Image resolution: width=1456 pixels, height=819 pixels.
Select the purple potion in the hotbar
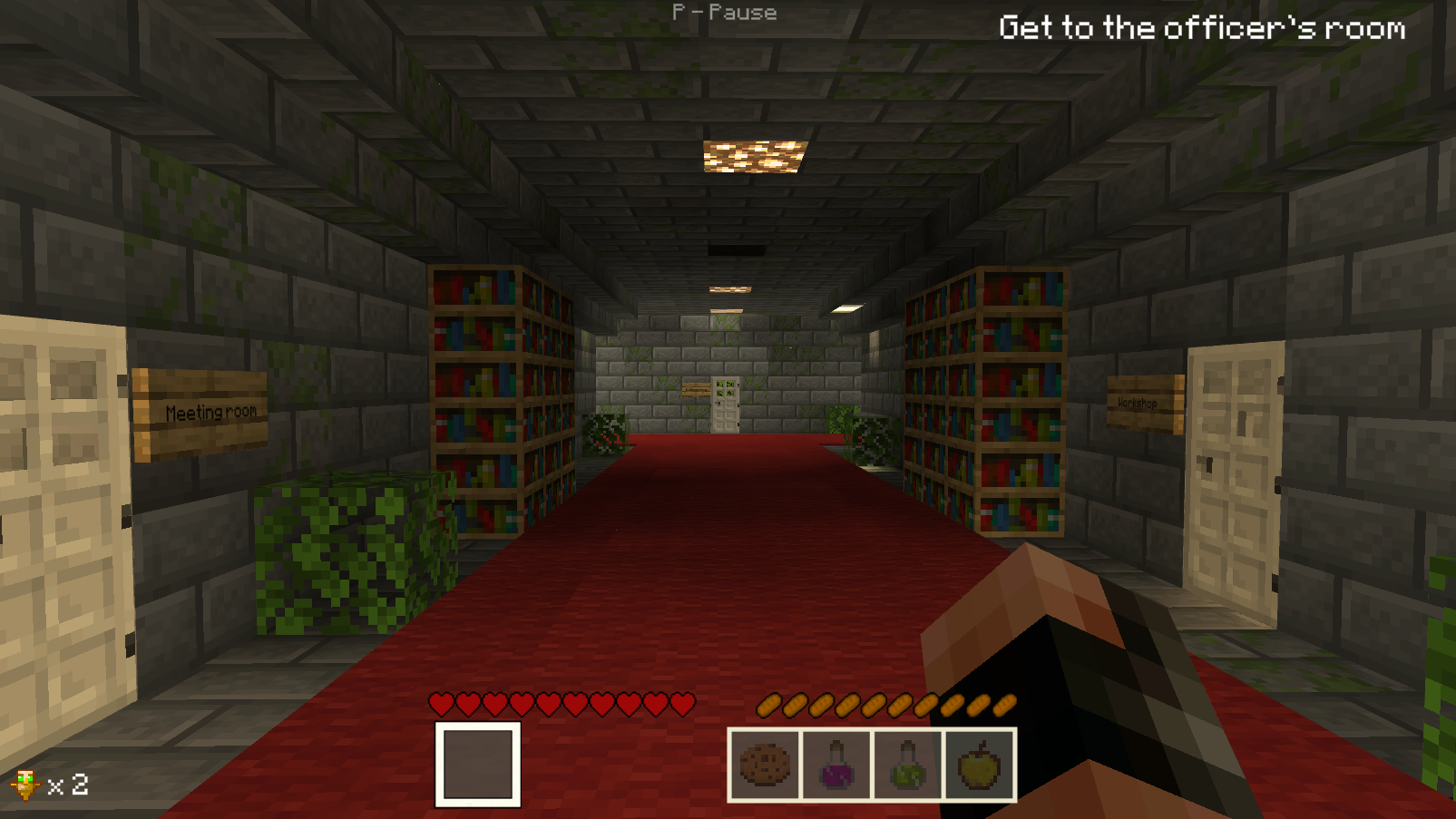click(x=836, y=767)
